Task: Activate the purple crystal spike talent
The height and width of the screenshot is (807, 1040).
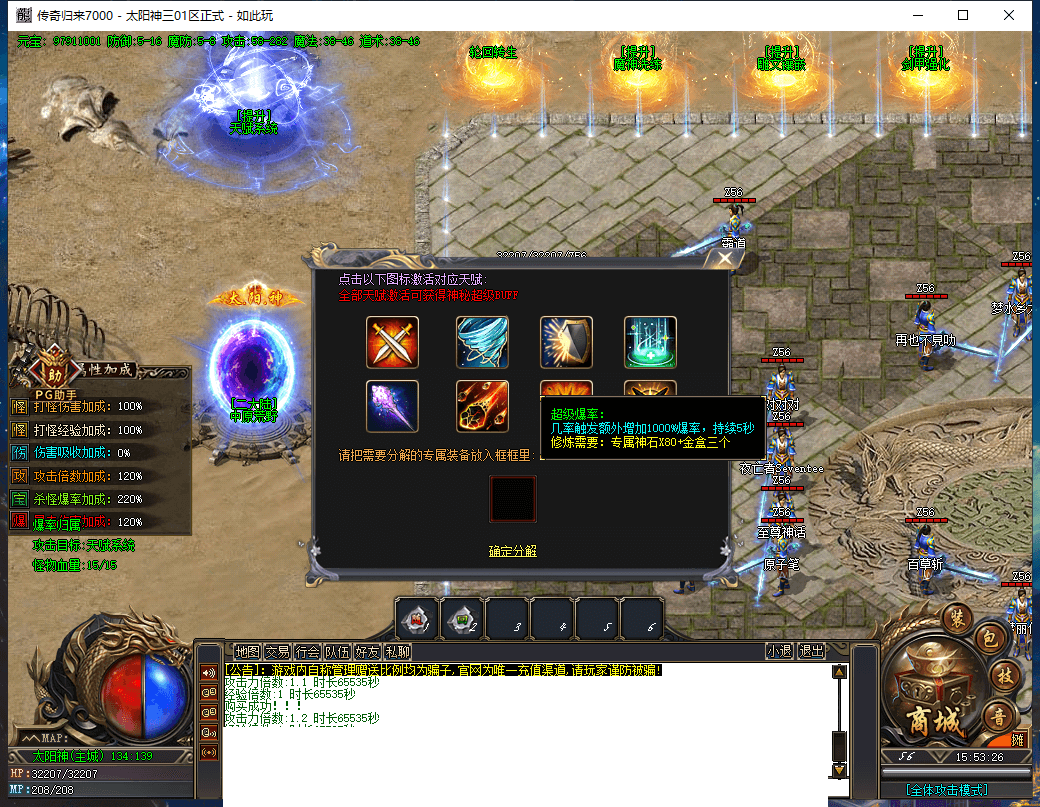Action: pyautogui.click(x=392, y=406)
